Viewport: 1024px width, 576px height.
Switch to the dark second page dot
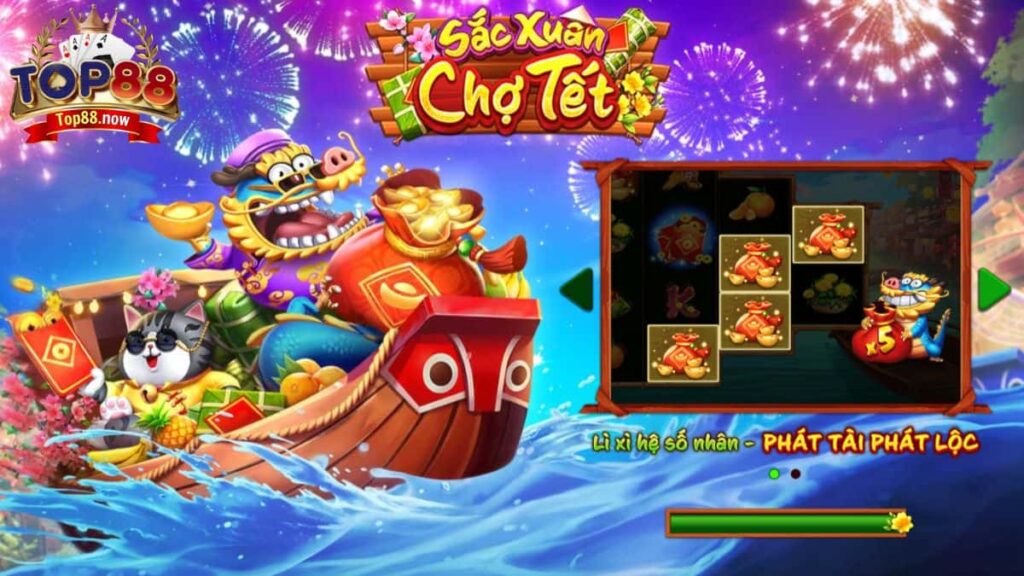click(795, 473)
